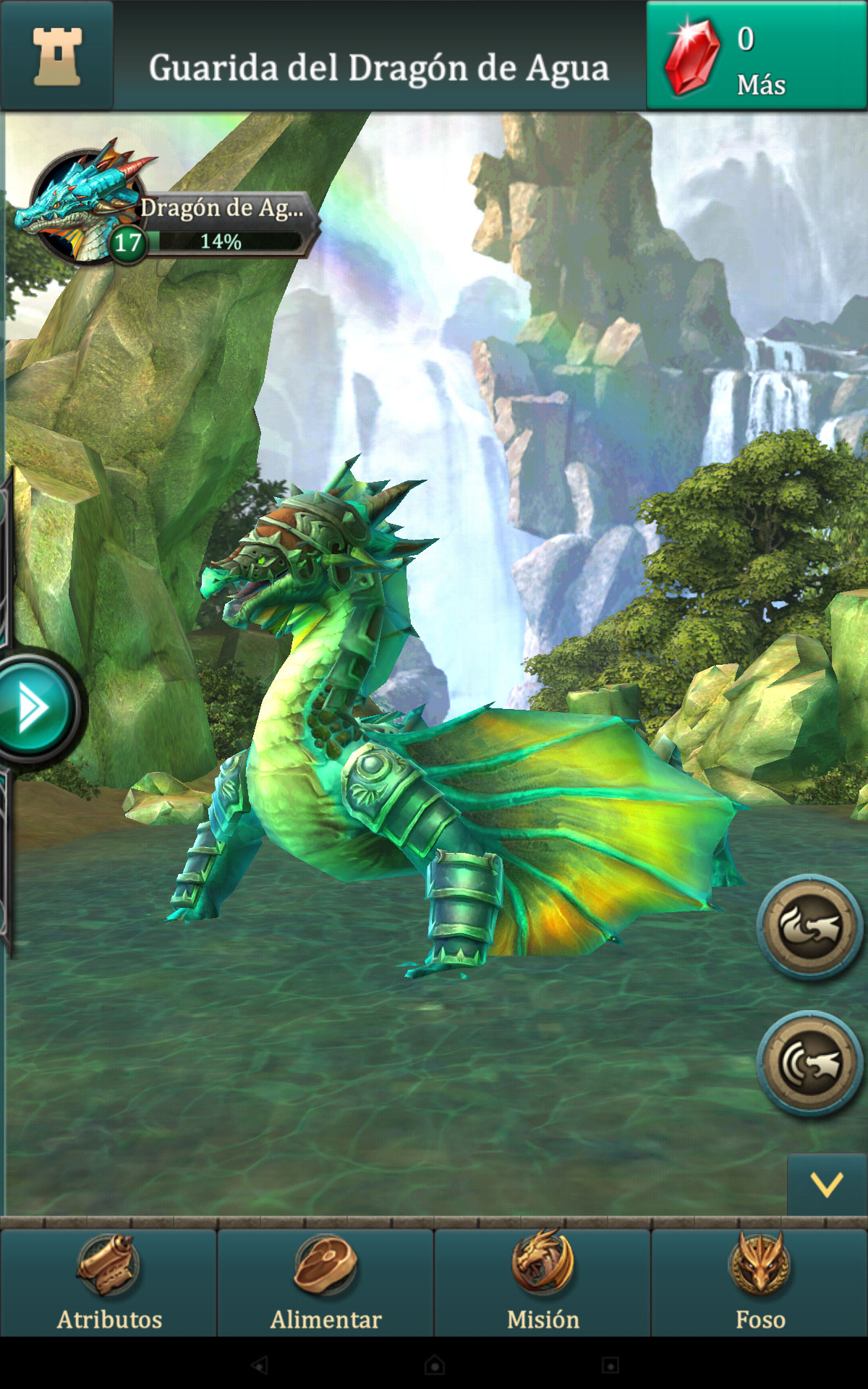
Task: Tap the Android back navigation button
Action: (x=259, y=1365)
